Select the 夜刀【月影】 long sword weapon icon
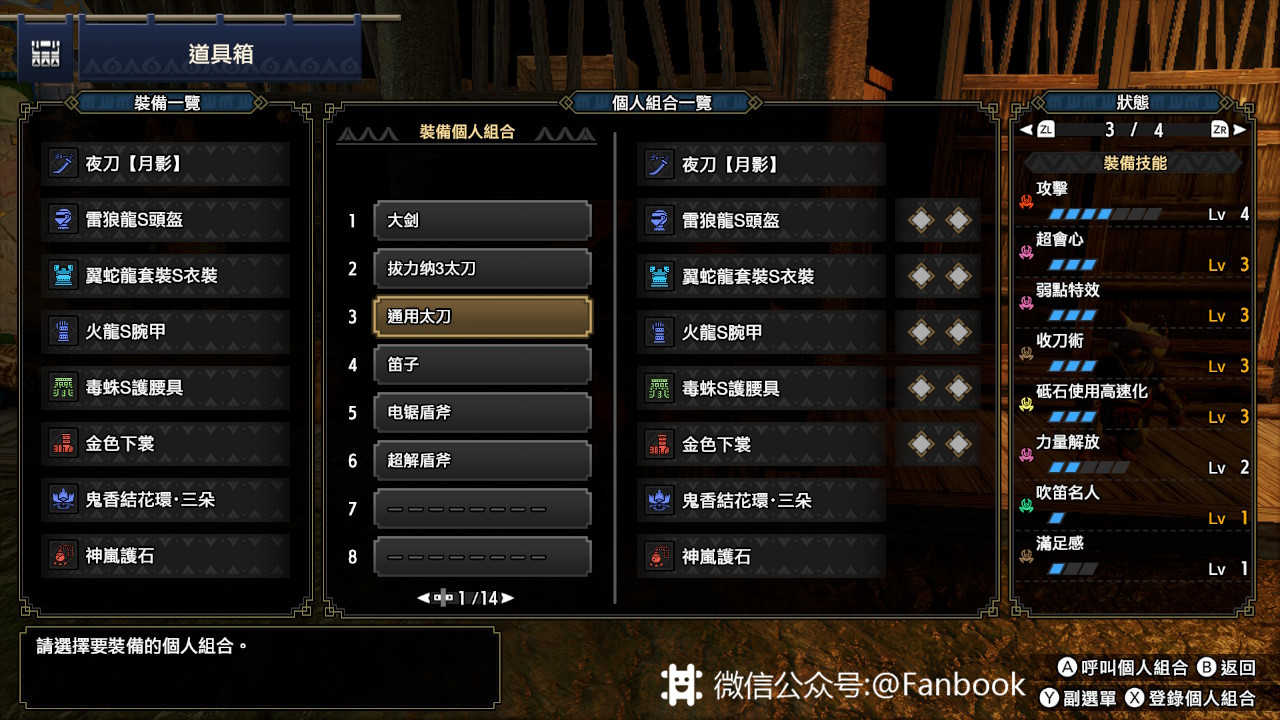 [62, 163]
